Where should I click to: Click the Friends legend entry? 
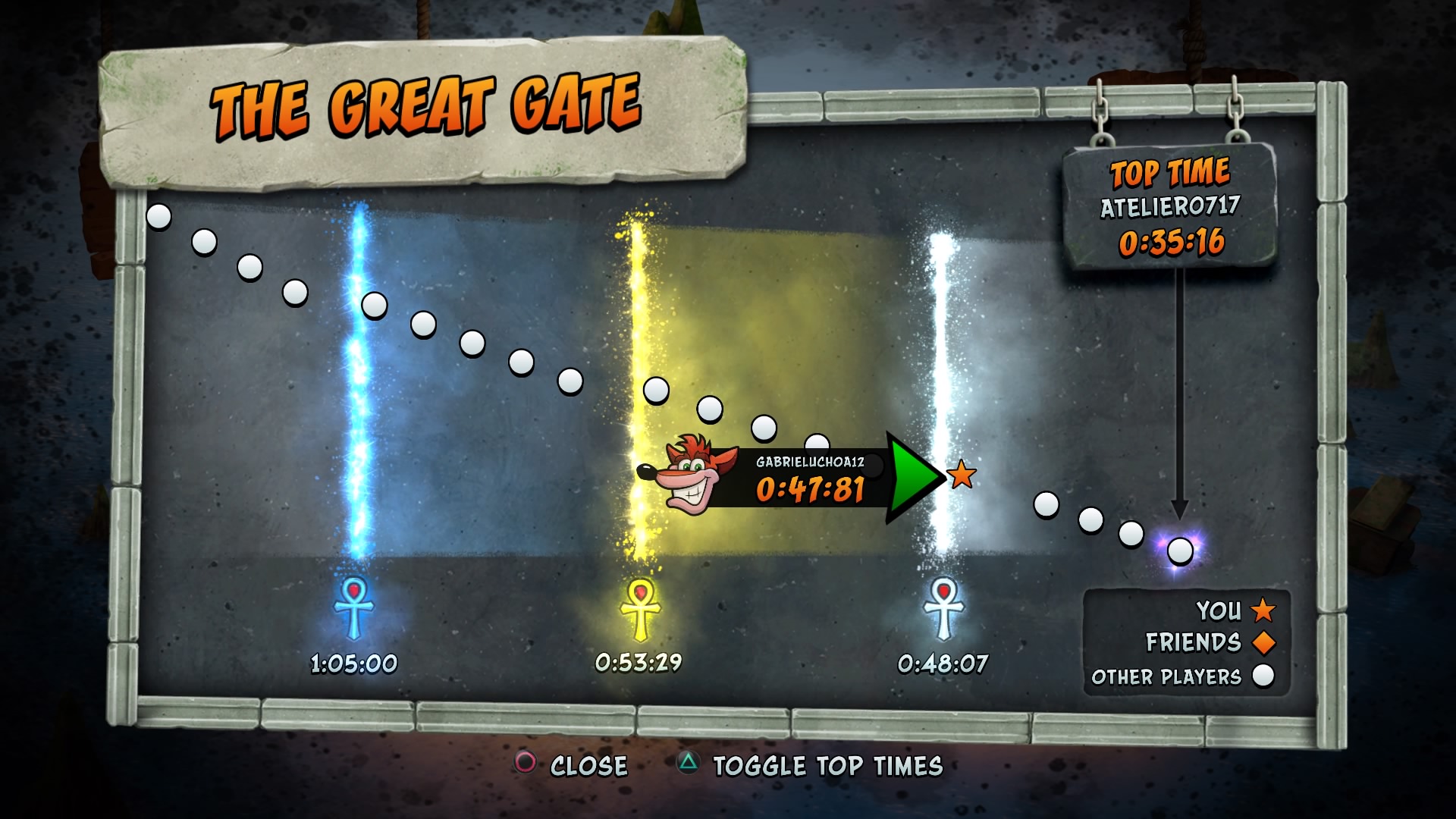point(1210,642)
